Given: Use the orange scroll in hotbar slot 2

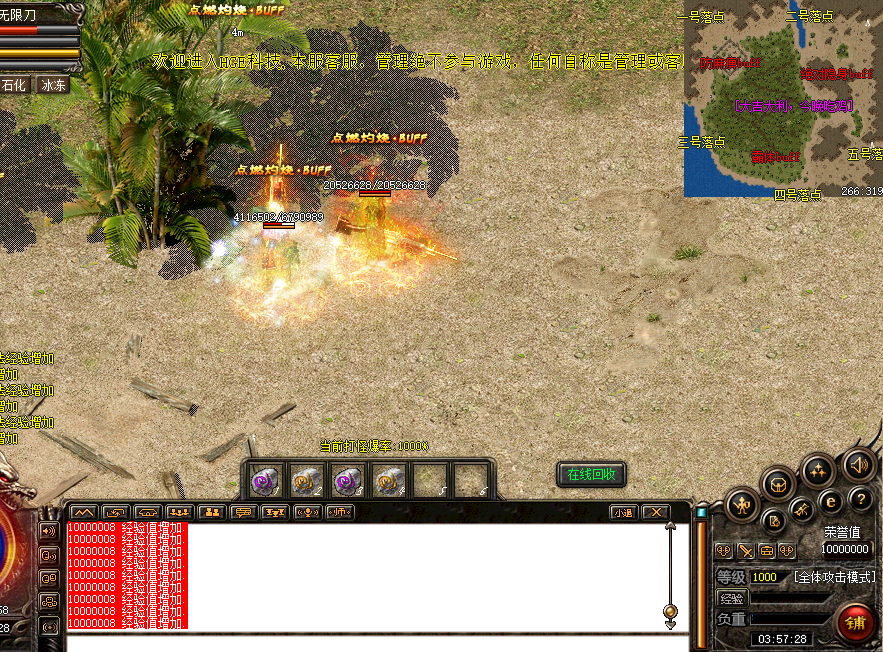Looking at the screenshot, I should coord(305,481).
